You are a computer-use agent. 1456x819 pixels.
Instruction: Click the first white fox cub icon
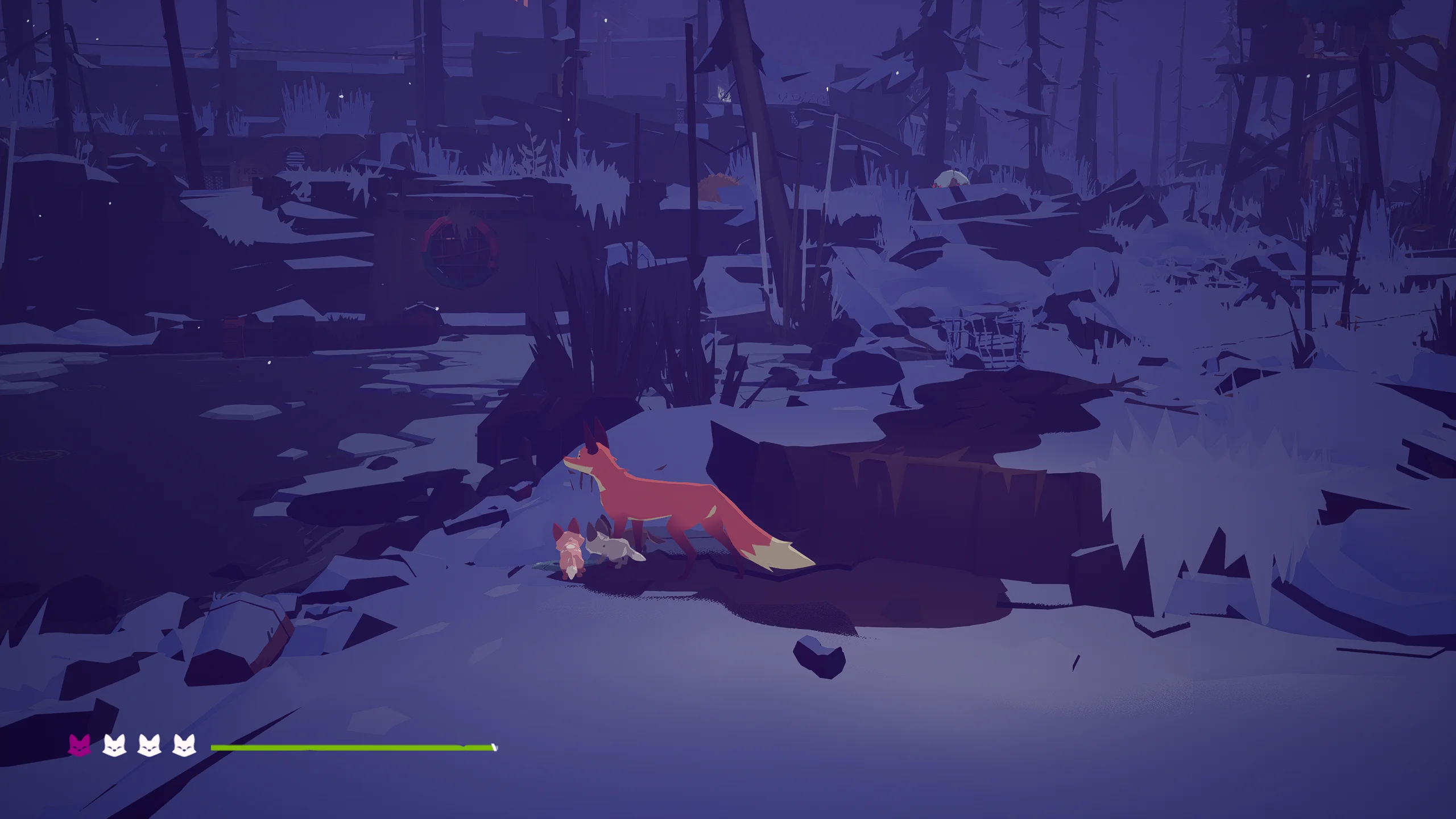point(115,746)
